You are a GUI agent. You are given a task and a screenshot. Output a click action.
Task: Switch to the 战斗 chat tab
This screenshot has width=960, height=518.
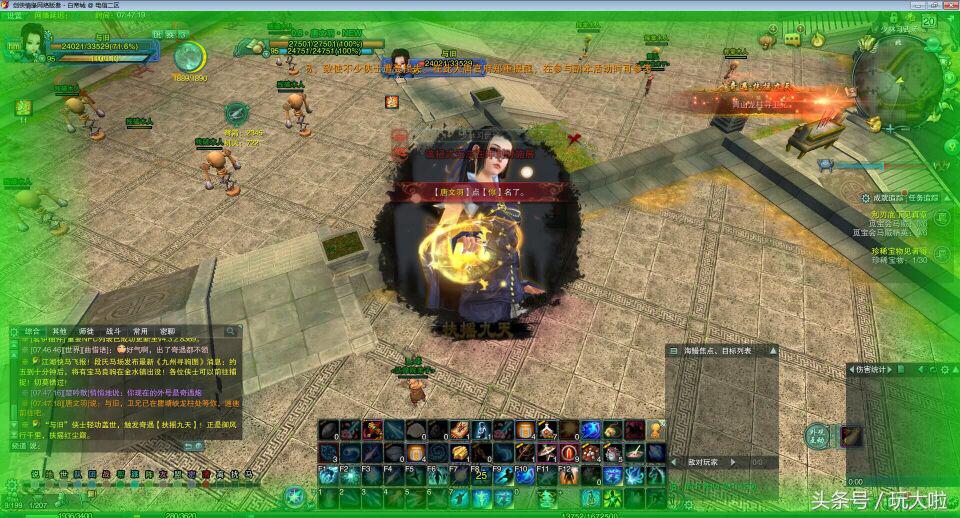[x=113, y=331]
